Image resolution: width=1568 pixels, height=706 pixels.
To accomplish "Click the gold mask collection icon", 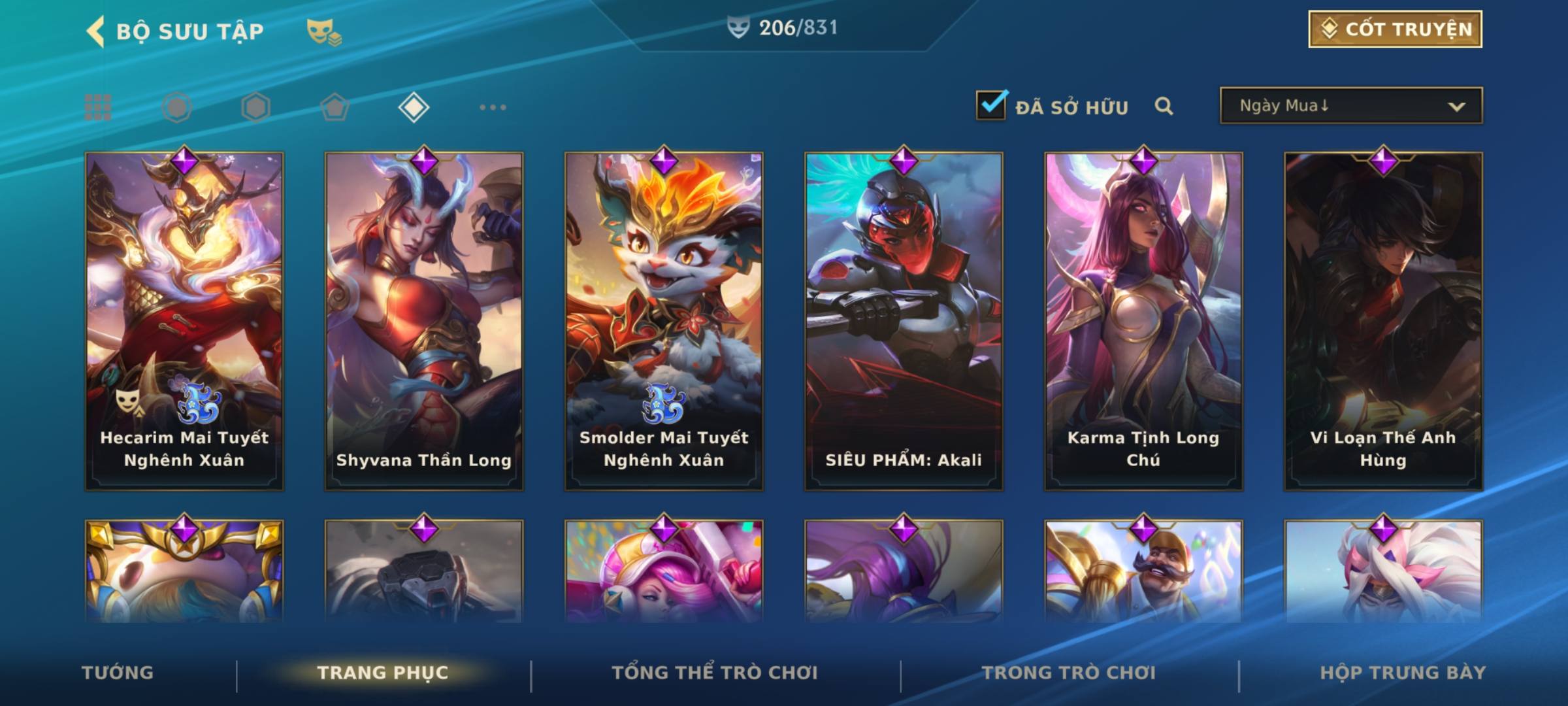I will click(323, 32).
